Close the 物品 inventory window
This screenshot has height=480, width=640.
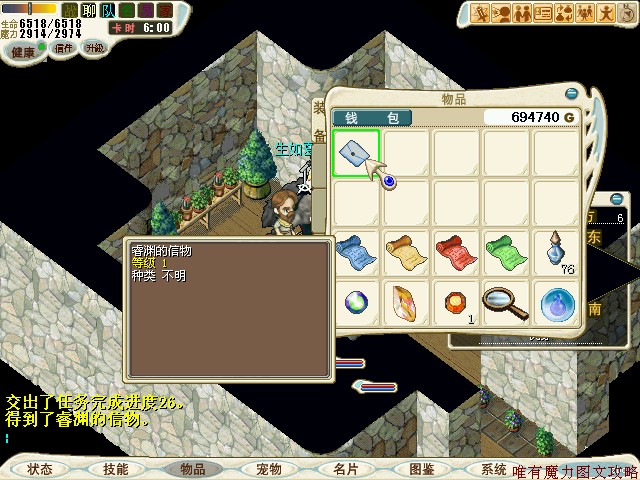click(x=571, y=94)
